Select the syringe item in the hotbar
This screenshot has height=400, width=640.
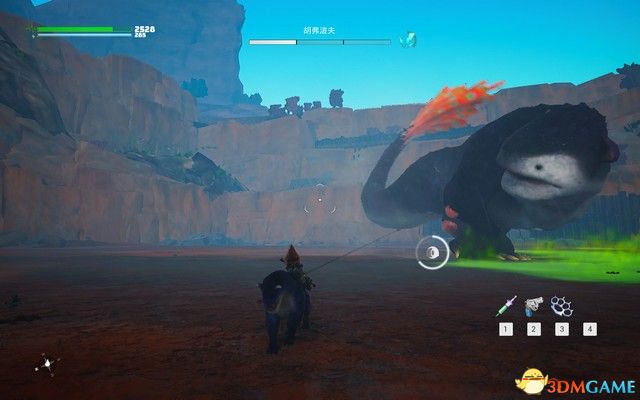507,303
